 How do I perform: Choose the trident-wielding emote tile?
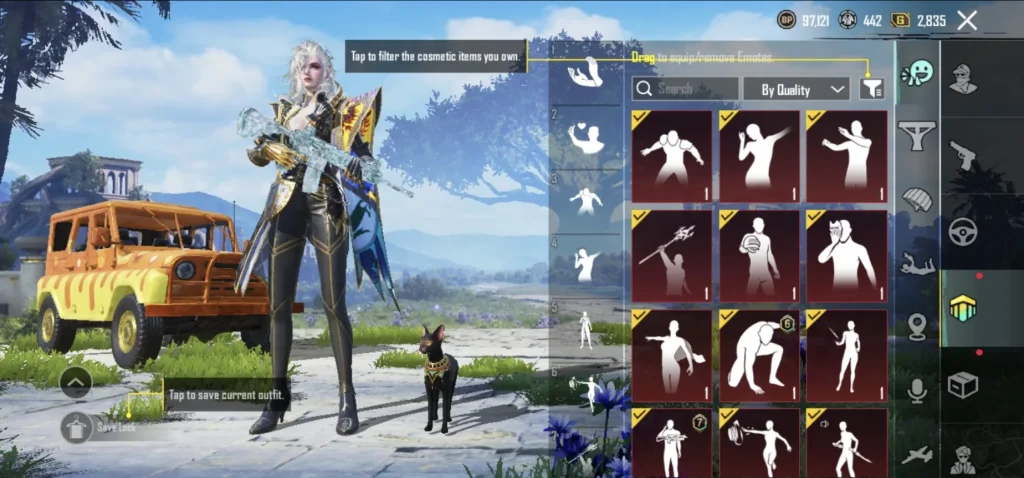click(671, 256)
